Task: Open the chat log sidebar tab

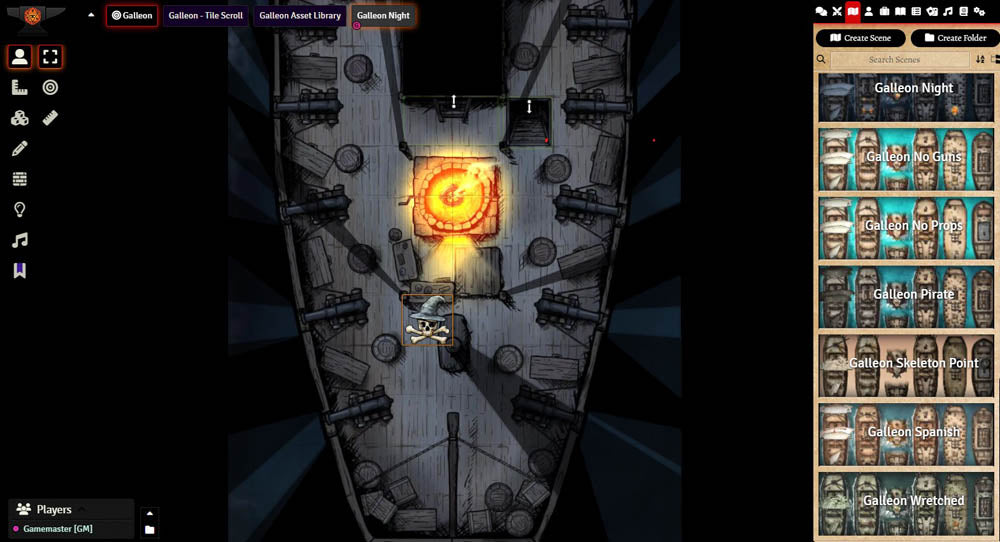Action: click(x=821, y=11)
